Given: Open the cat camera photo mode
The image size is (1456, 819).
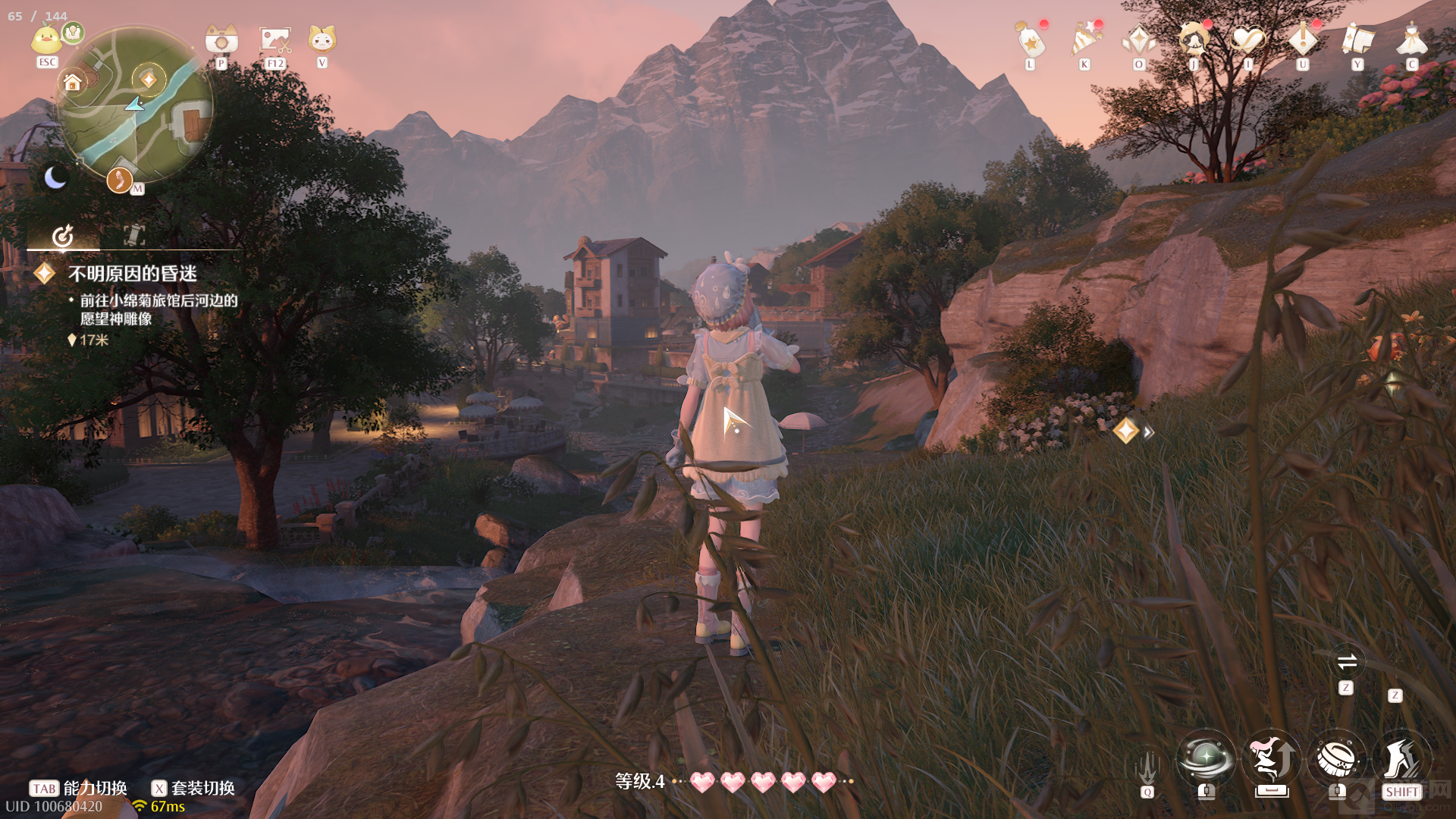Looking at the screenshot, I should 221,39.
